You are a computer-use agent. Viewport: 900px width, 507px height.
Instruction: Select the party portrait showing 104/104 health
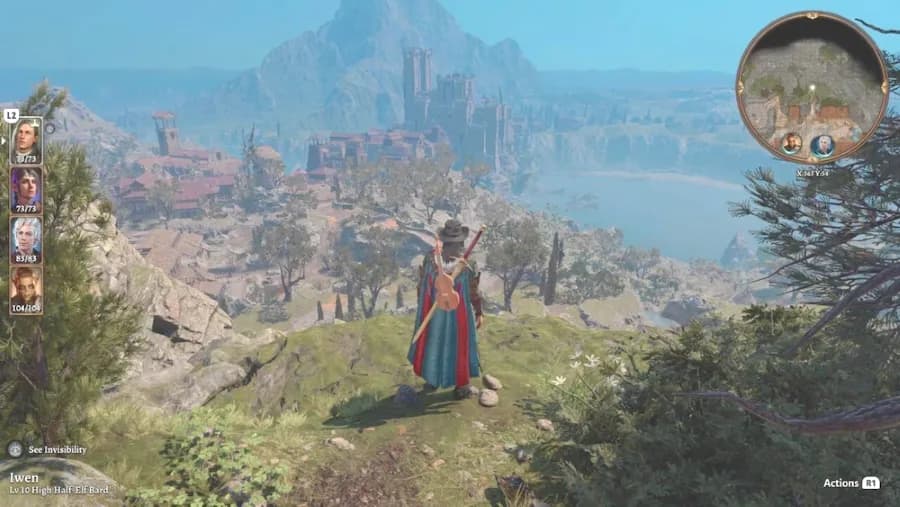click(x=26, y=288)
